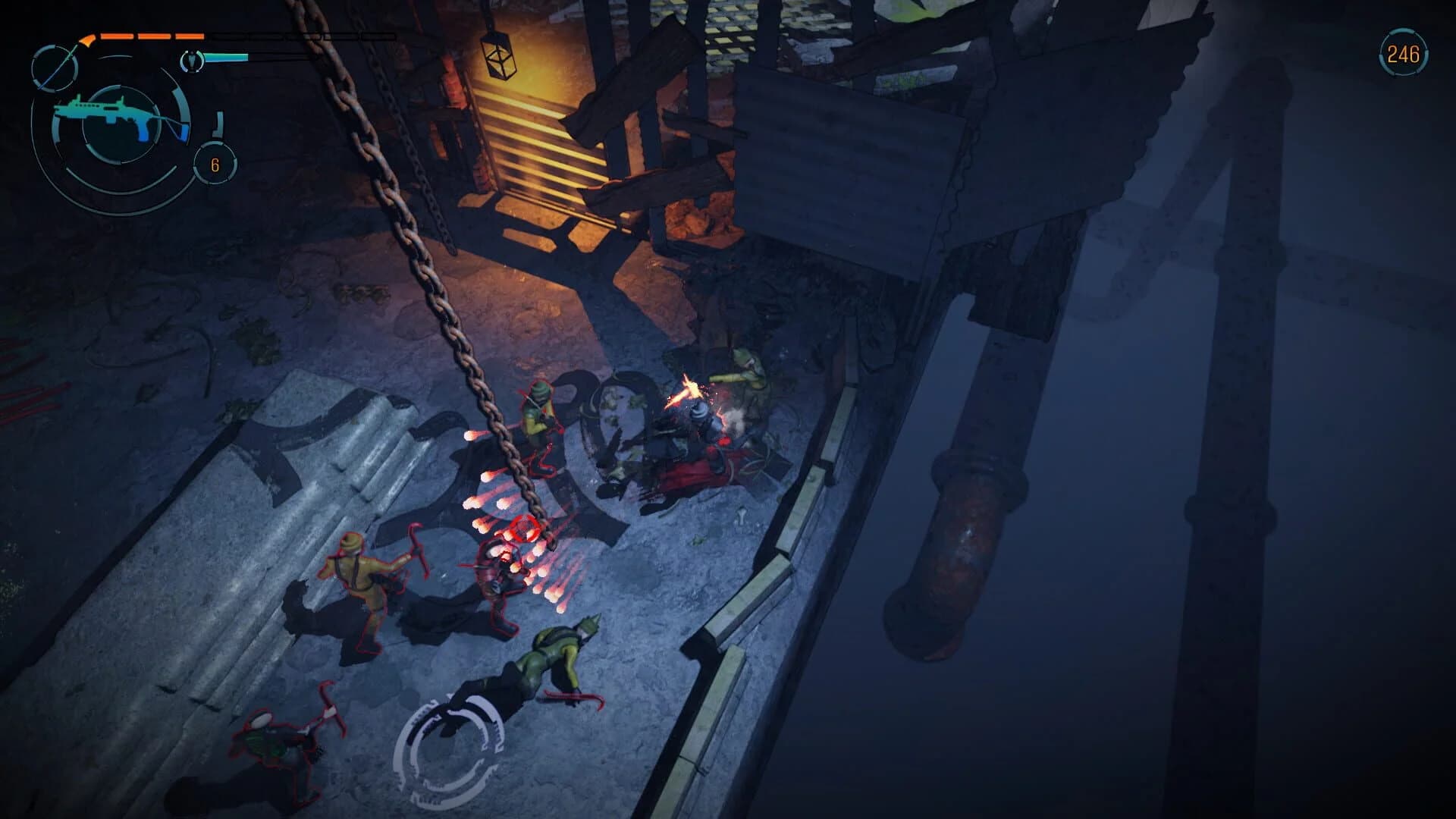1456x819 pixels.
Task: Toggle the small vertical grenade indicator beside the weapon wheel
Action: (x=218, y=124)
